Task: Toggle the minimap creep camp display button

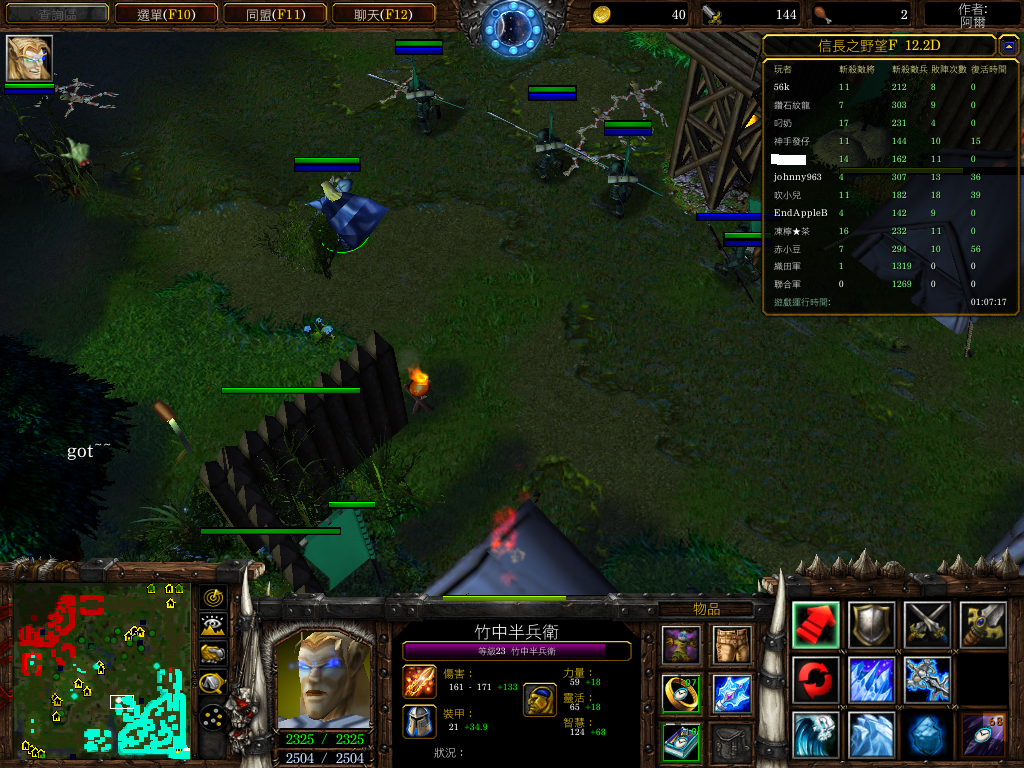Action: coord(212,685)
